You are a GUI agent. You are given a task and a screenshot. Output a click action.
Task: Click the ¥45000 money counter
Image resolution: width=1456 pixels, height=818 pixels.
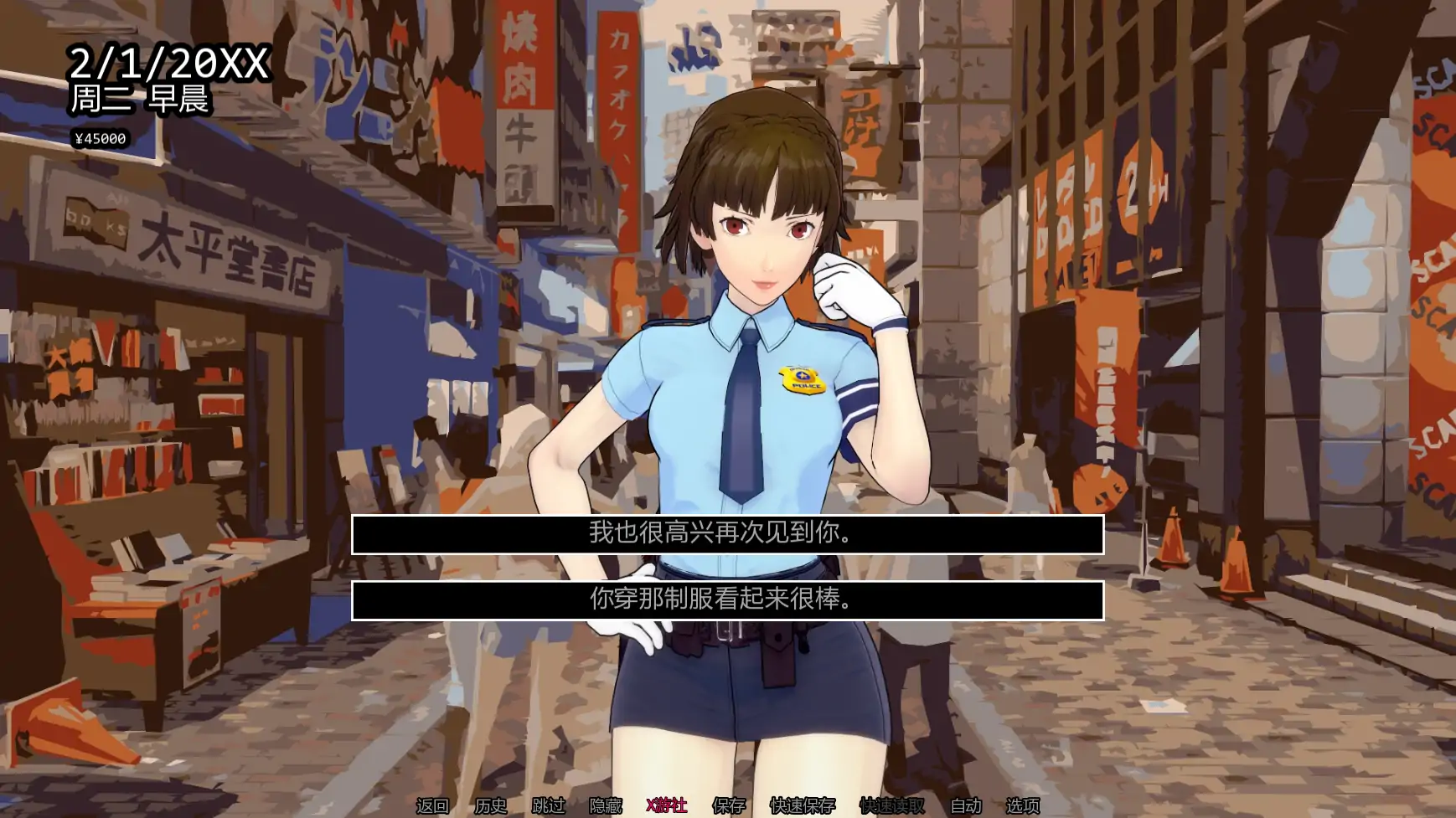tap(100, 138)
